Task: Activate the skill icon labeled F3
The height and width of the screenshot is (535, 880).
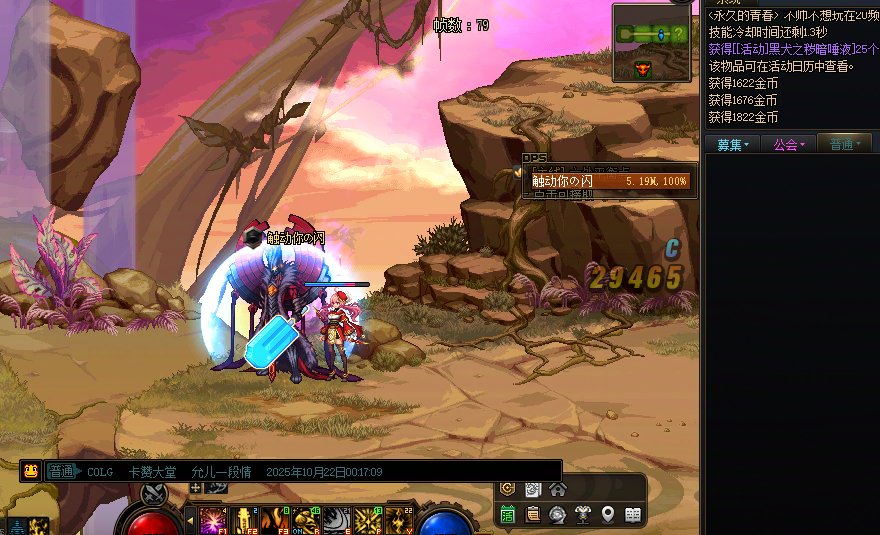Action: click(x=273, y=519)
